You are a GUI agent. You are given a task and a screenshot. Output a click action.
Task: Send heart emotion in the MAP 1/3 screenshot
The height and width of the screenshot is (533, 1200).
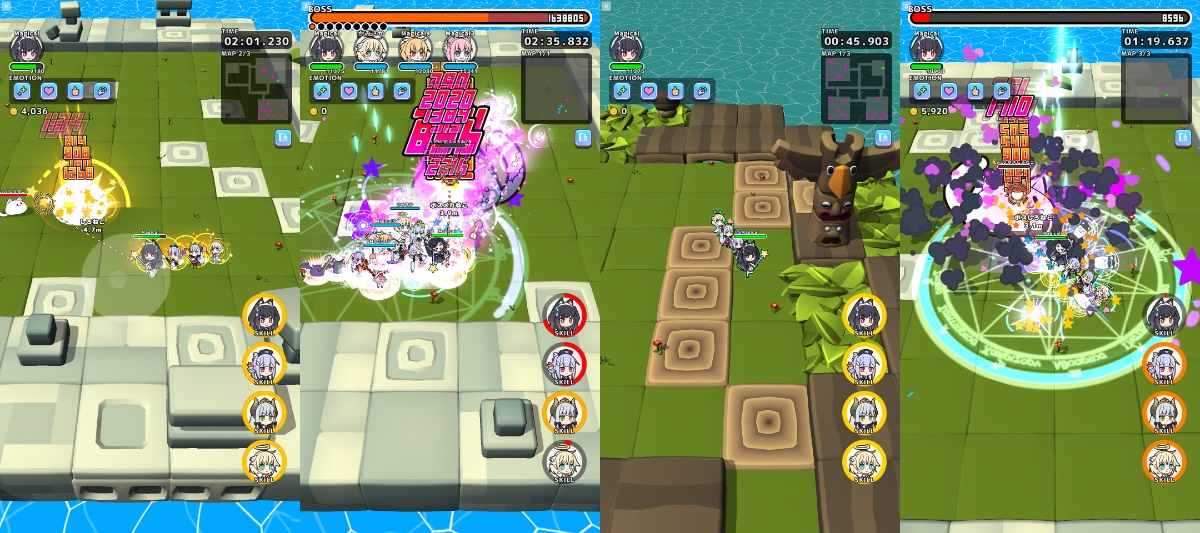[x=649, y=91]
